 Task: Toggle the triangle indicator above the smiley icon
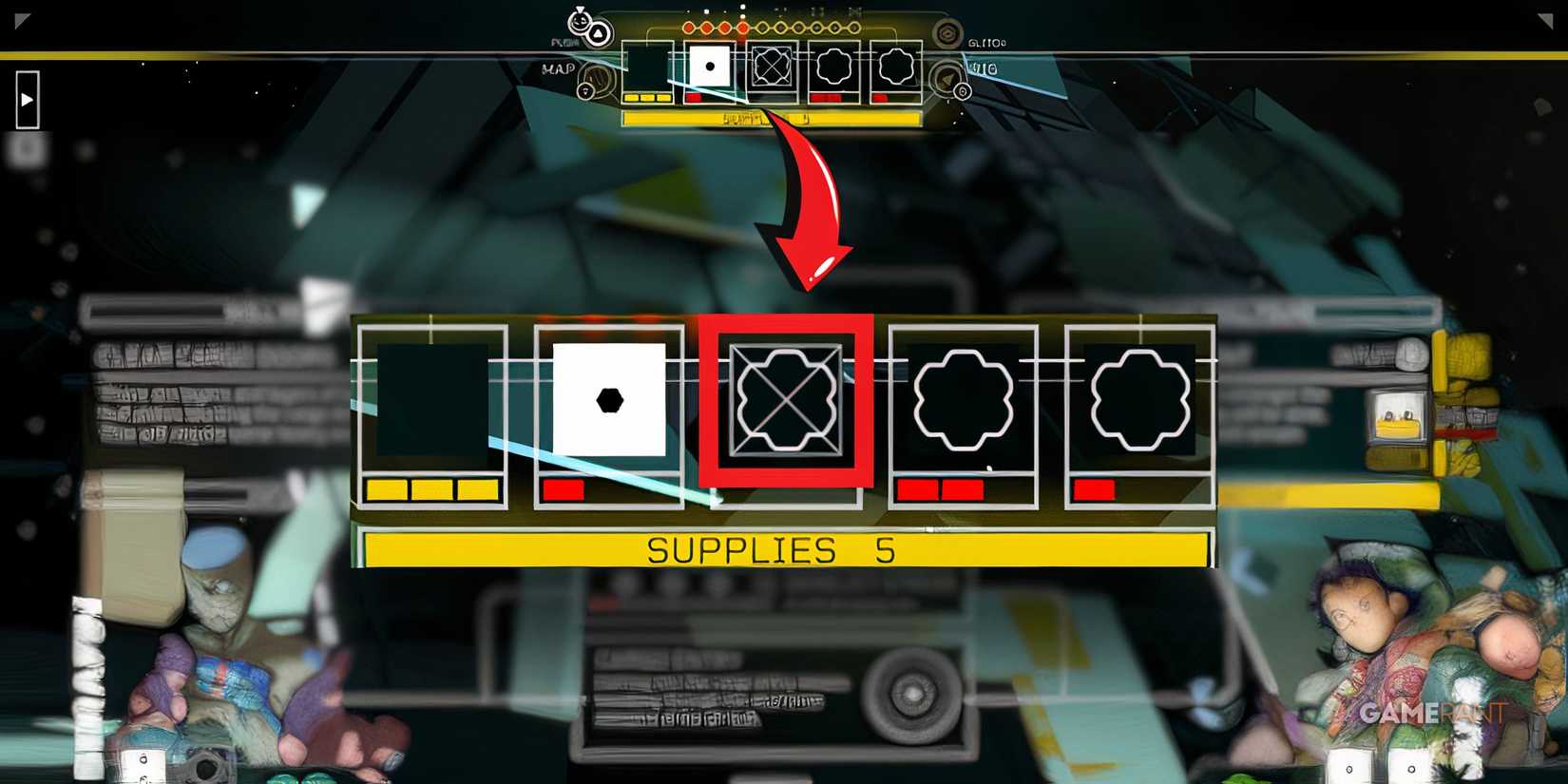click(580, 9)
